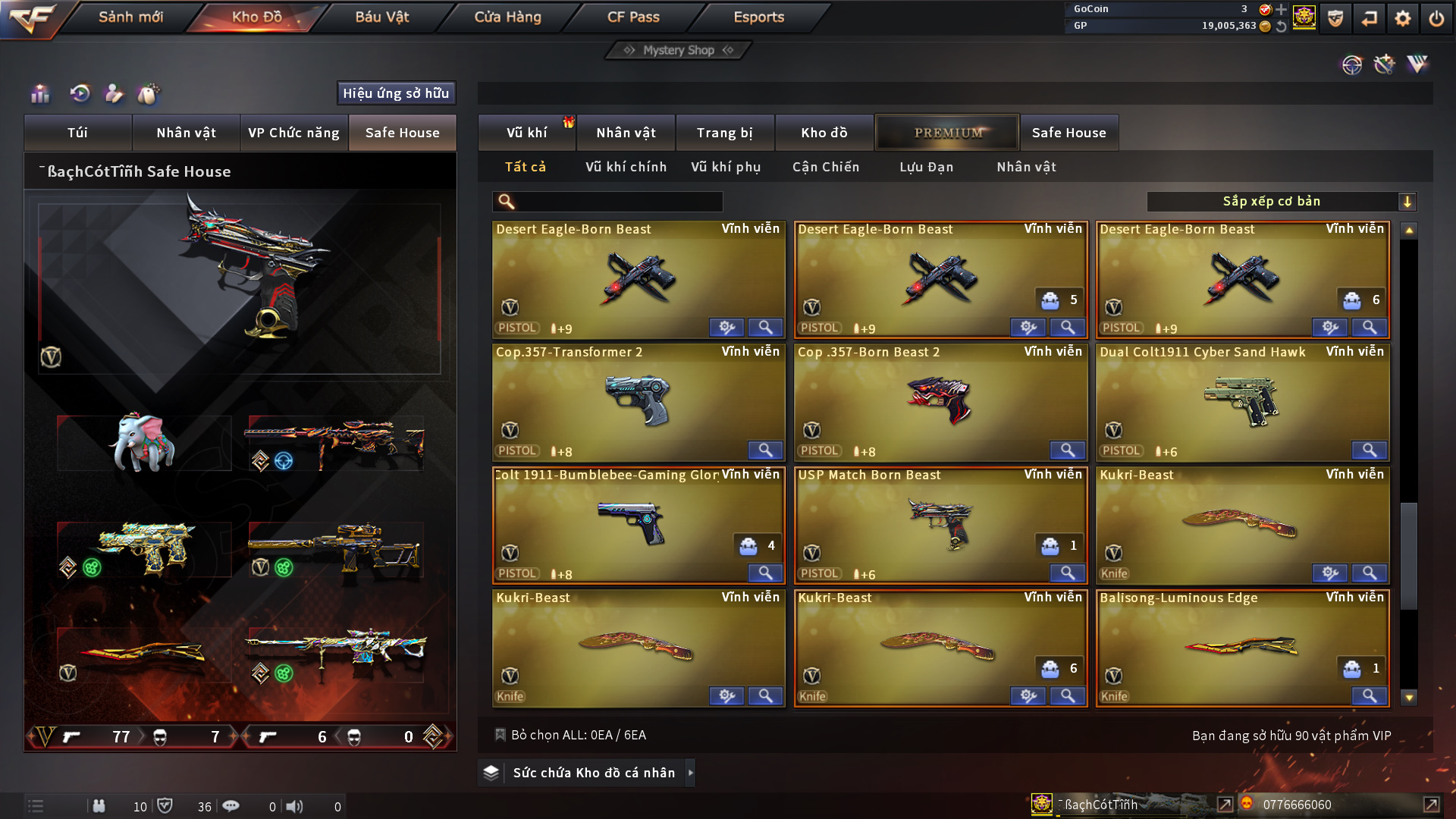Open the CF Pass menu
Viewport: 1456px width, 819px height.
[x=633, y=17]
